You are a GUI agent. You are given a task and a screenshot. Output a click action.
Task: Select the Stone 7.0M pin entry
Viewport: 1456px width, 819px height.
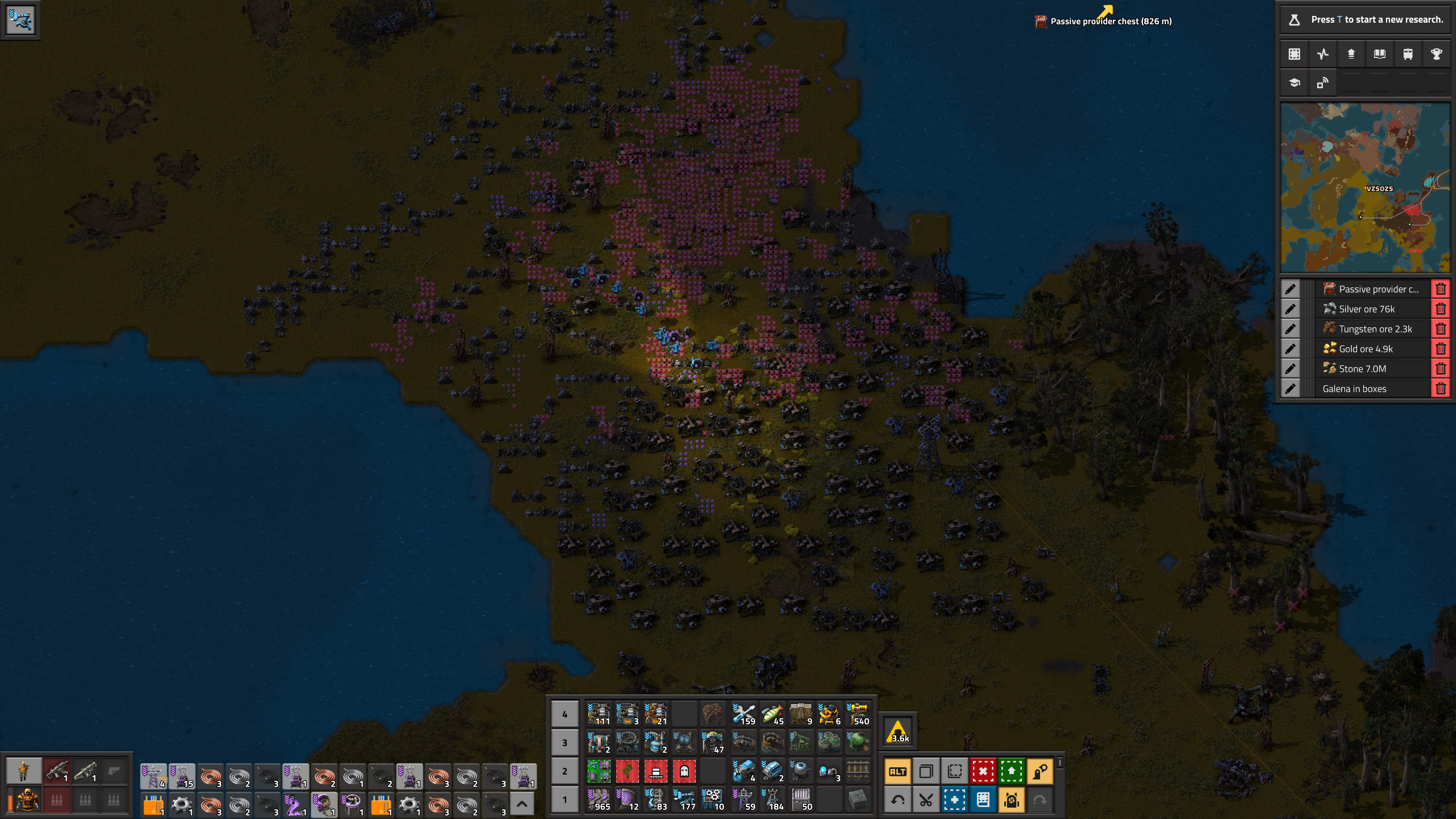pos(1371,369)
